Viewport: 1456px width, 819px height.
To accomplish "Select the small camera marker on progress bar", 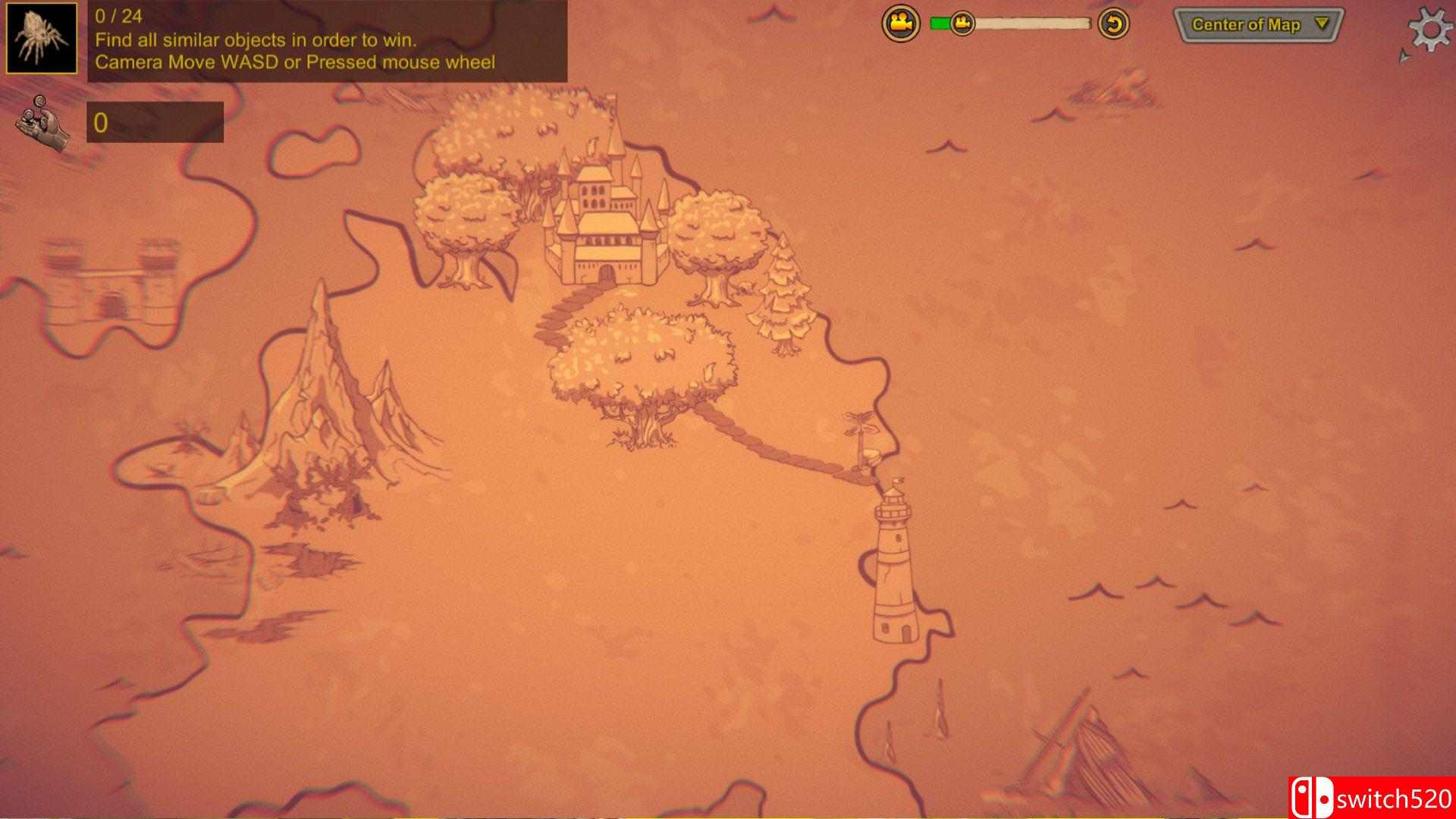I will [962, 23].
